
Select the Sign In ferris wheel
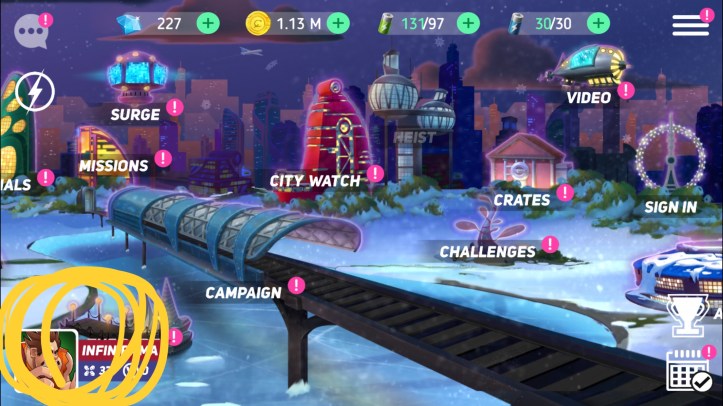pos(670,206)
